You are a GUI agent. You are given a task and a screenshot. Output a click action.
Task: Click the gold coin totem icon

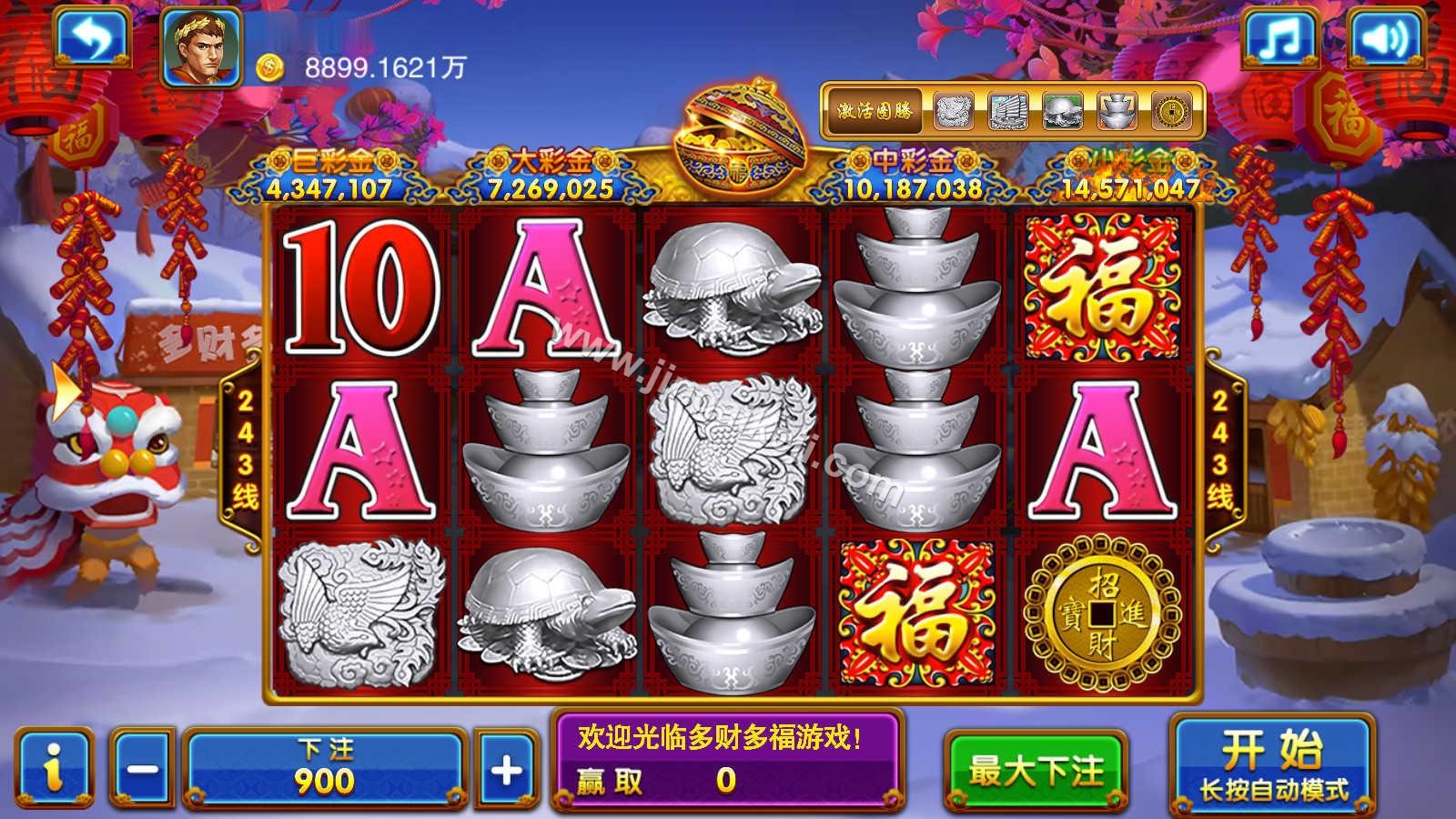tap(1171, 110)
